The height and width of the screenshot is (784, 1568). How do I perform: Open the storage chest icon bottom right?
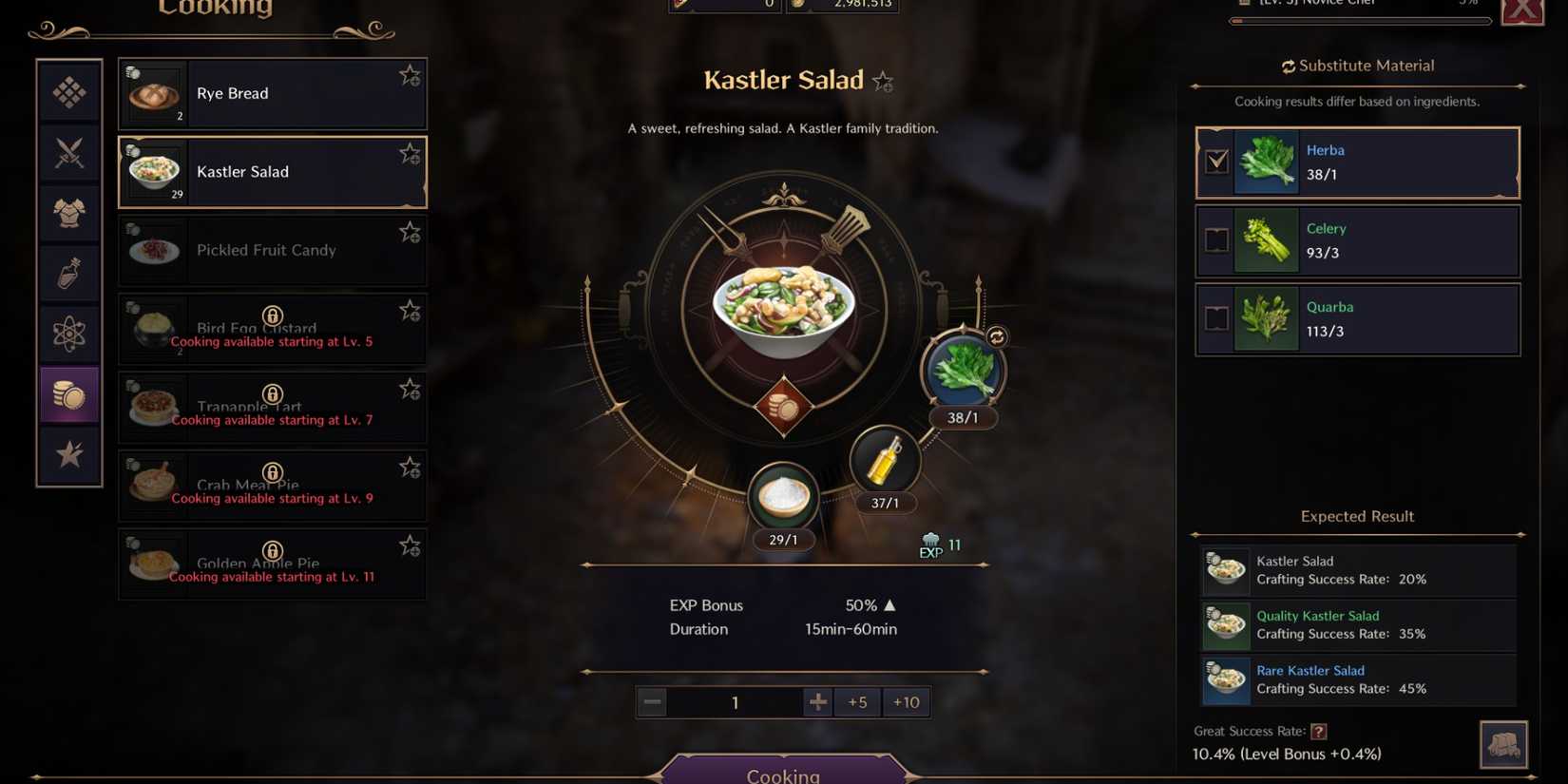[1503, 744]
